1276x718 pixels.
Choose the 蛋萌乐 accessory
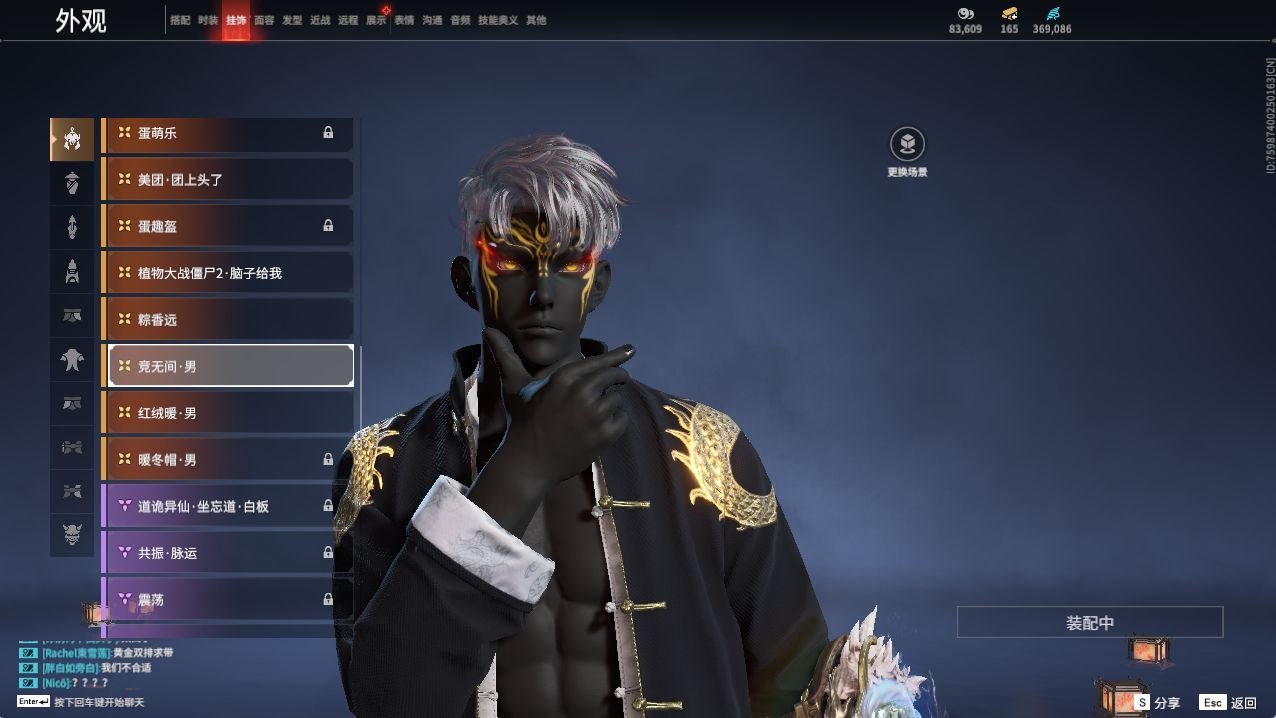coord(228,133)
